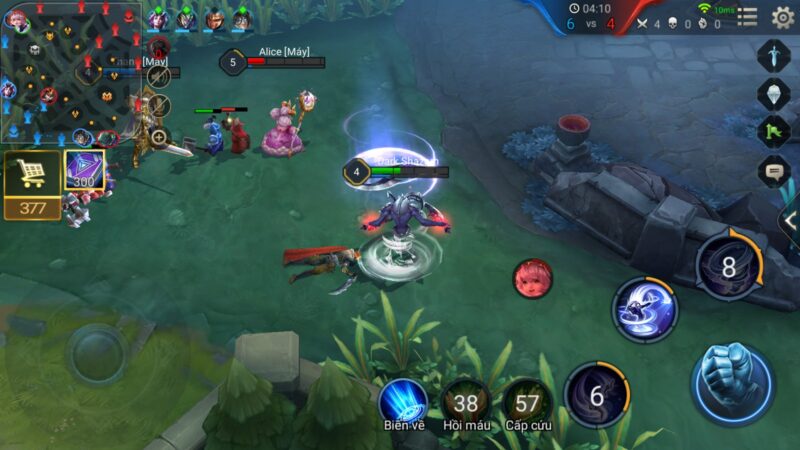Send the gather signal with the green flag
The height and width of the screenshot is (450, 800).
click(774, 132)
